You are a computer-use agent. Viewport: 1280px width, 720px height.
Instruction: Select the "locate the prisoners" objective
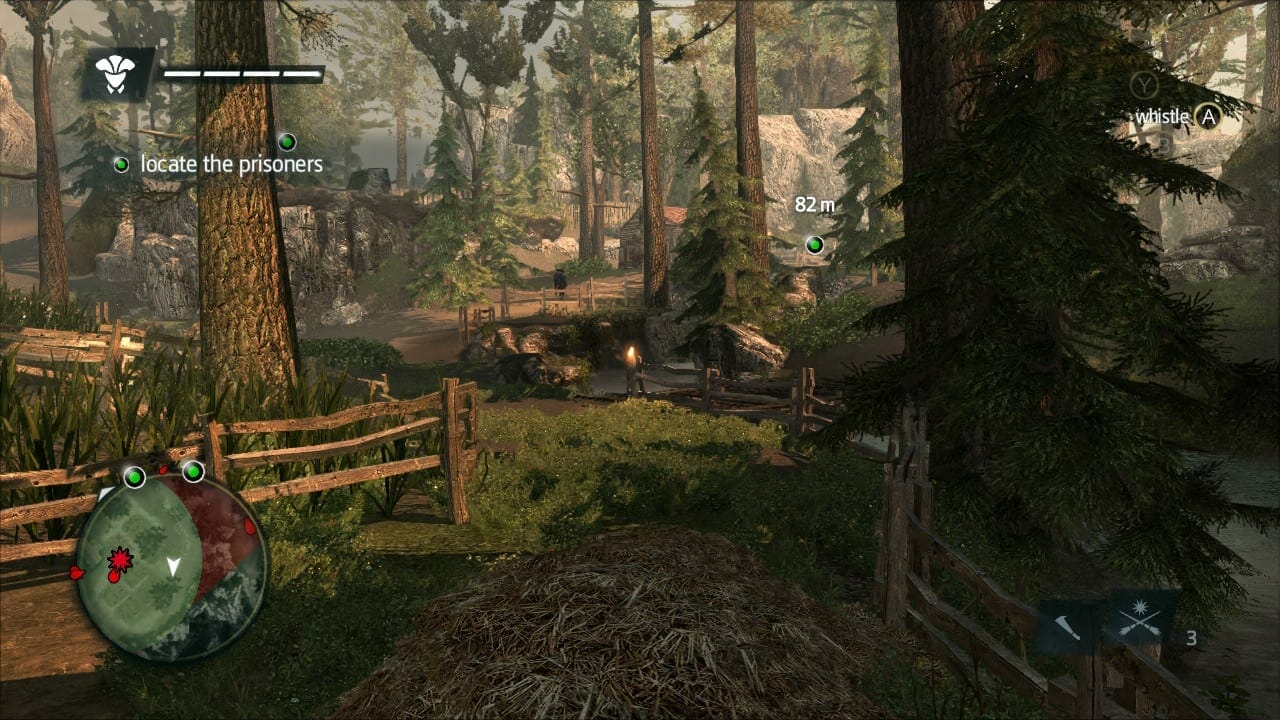(x=231, y=164)
